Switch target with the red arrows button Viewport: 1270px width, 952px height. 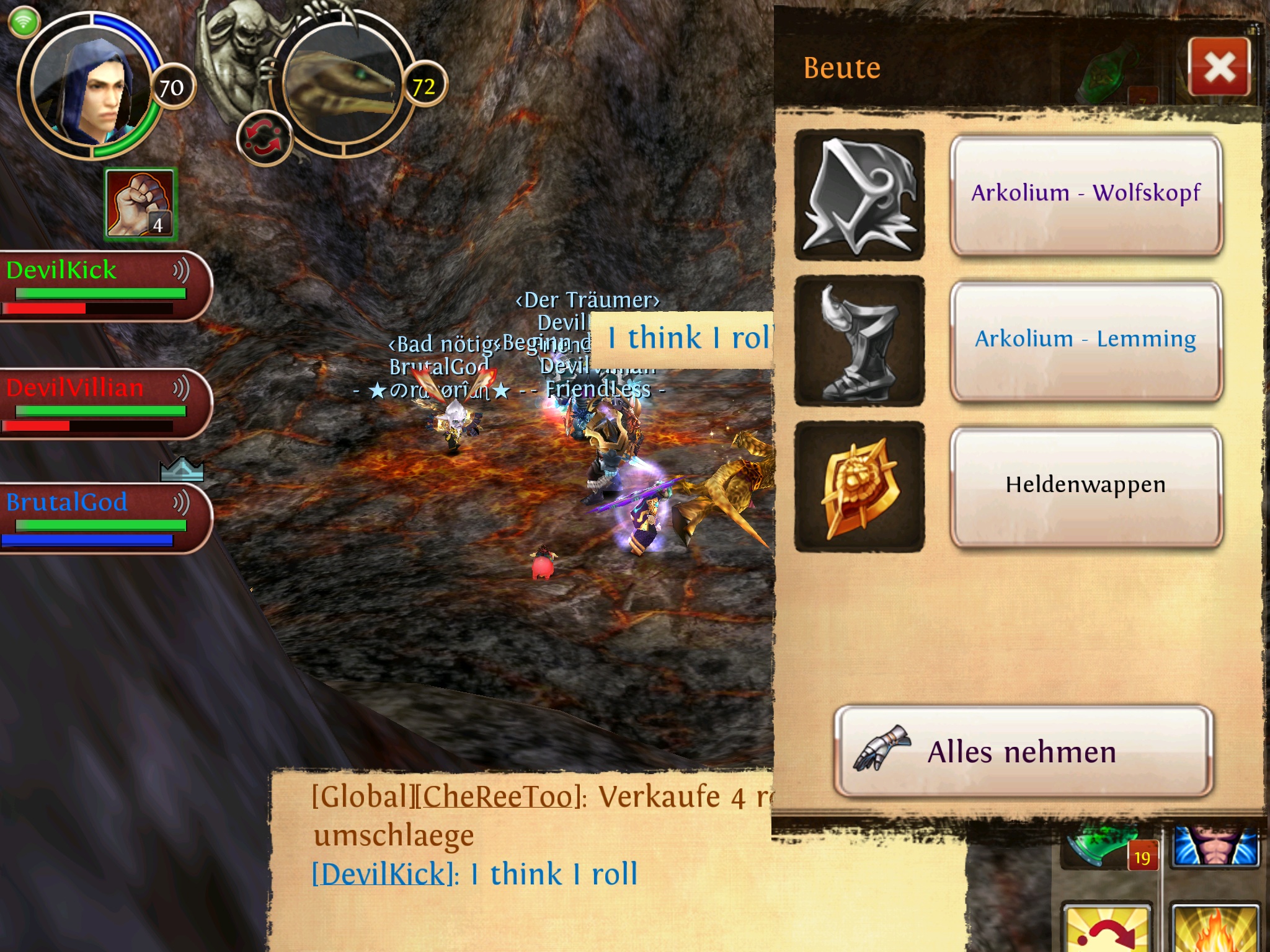[x=264, y=138]
